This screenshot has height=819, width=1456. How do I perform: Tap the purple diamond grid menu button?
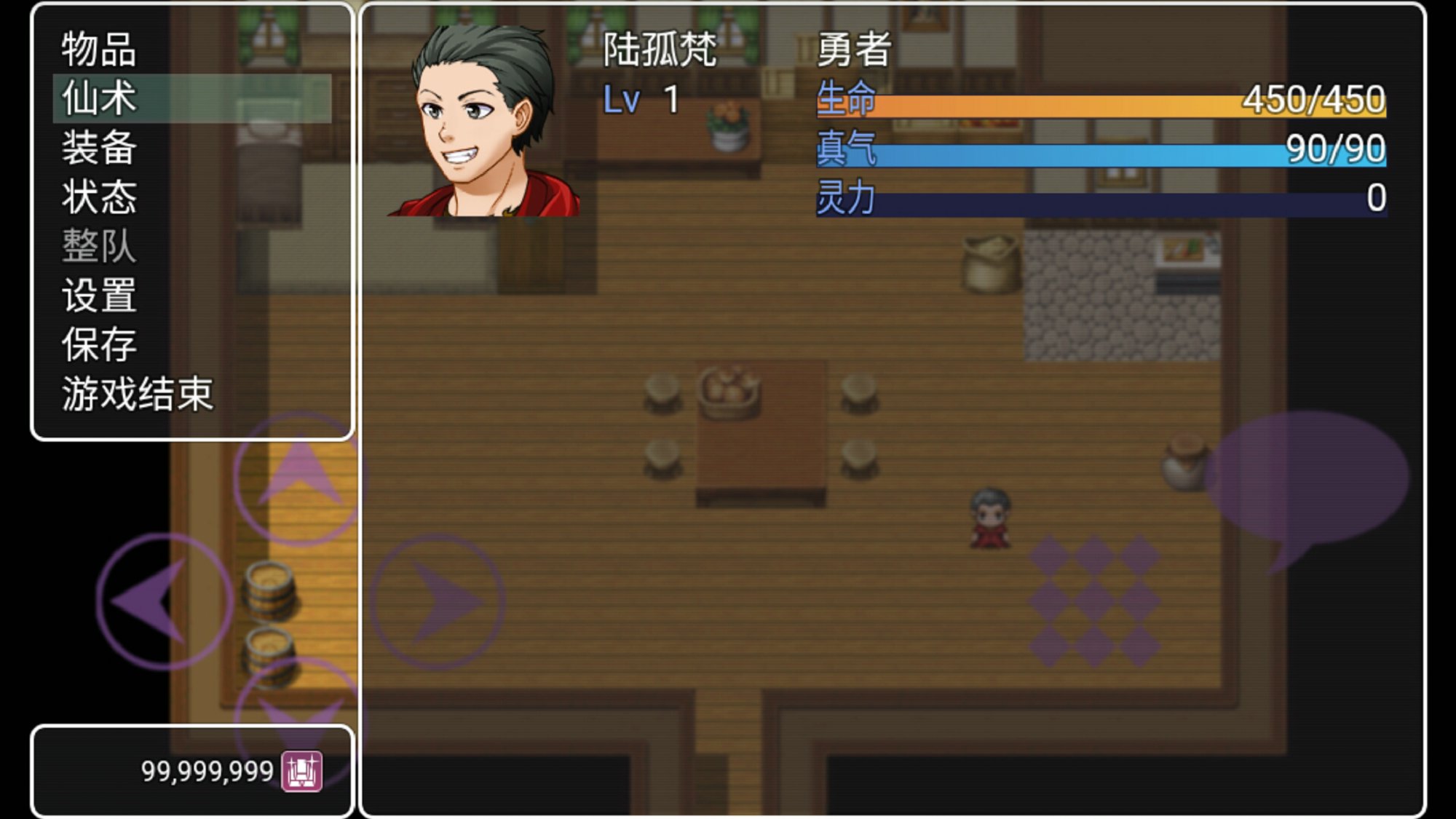(x=1094, y=601)
